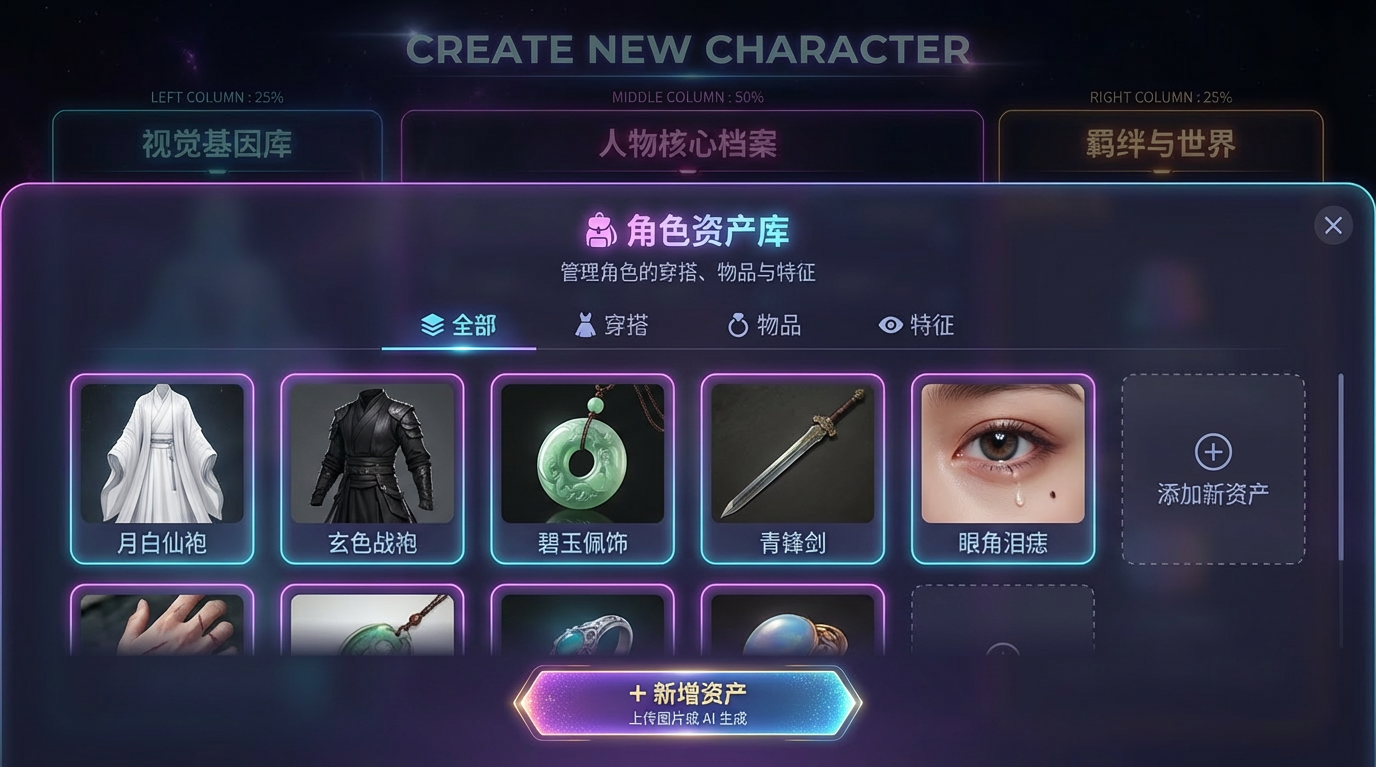Click the plus icon inside 添加新资产 card
The width and height of the screenshot is (1376, 767).
1212,453
